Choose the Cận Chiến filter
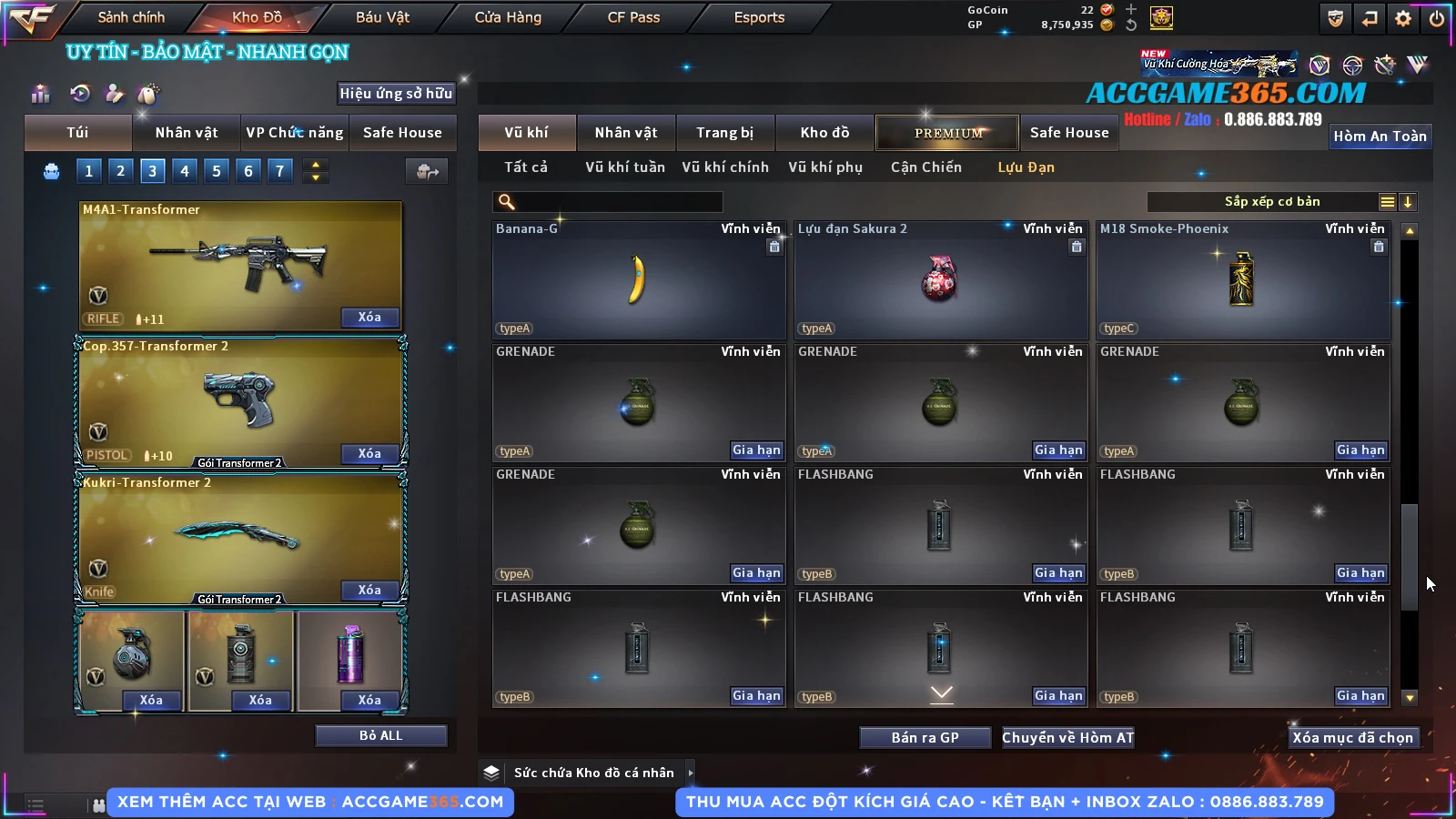The width and height of the screenshot is (1456, 819). pos(925,167)
